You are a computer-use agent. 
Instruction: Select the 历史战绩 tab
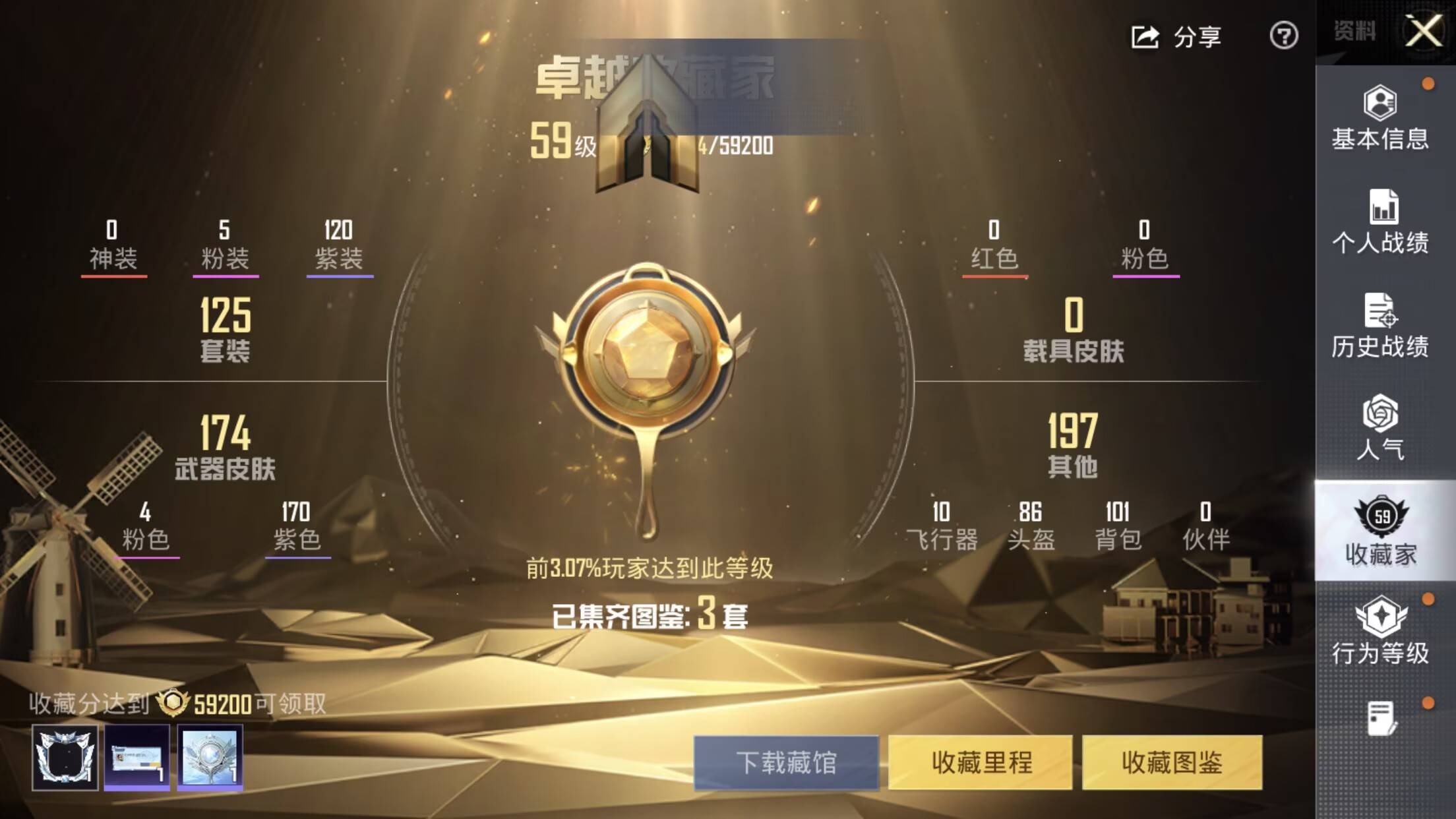(x=1380, y=326)
